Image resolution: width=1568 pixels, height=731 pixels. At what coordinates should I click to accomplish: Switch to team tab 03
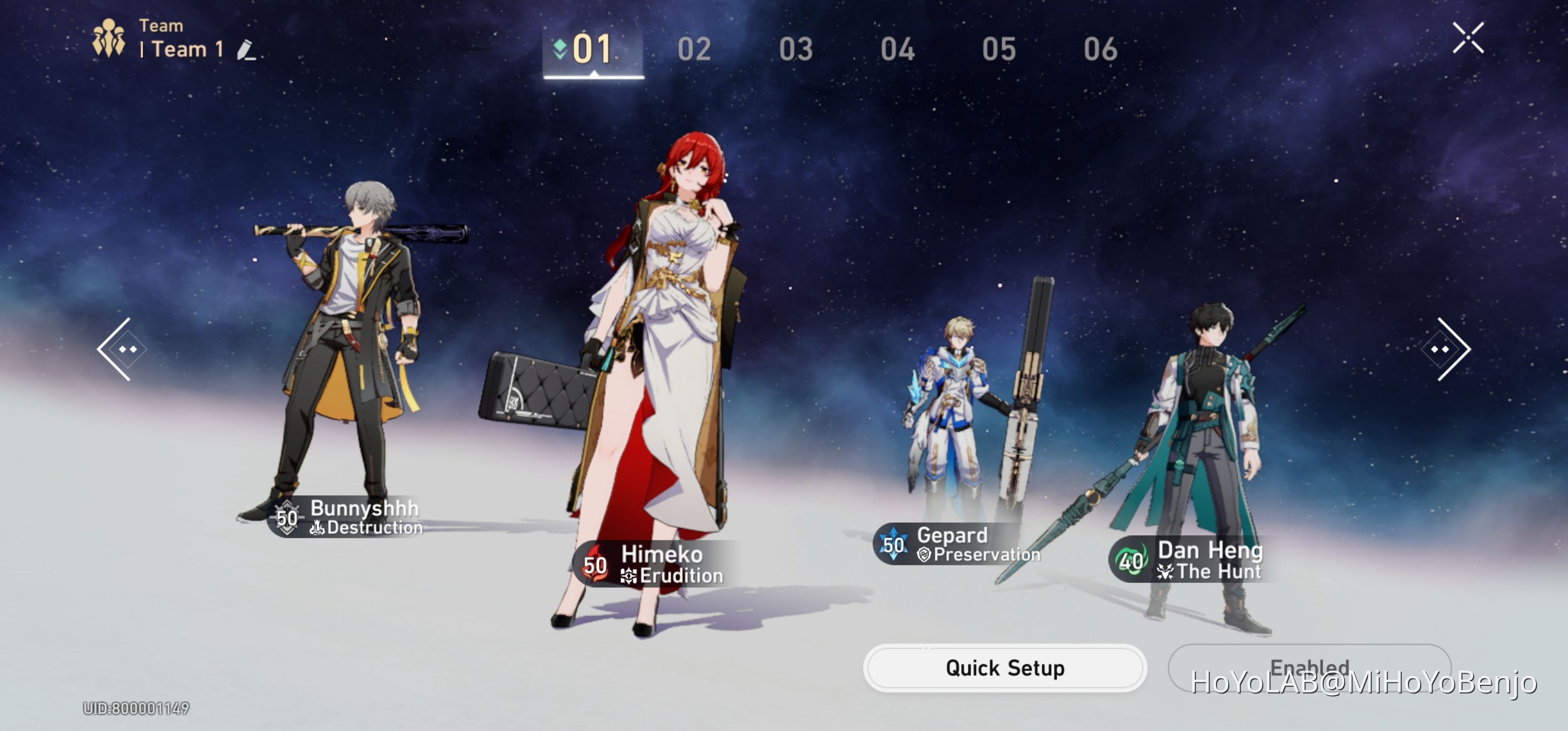pyautogui.click(x=796, y=50)
